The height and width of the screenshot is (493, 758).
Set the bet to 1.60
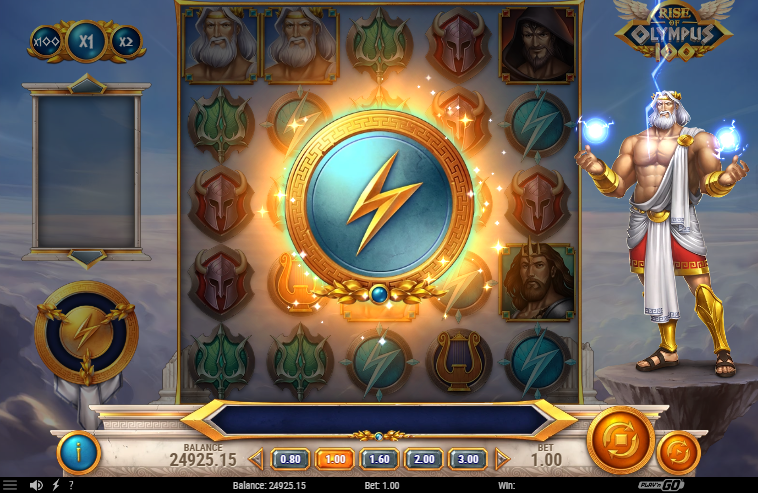coord(379,459)
